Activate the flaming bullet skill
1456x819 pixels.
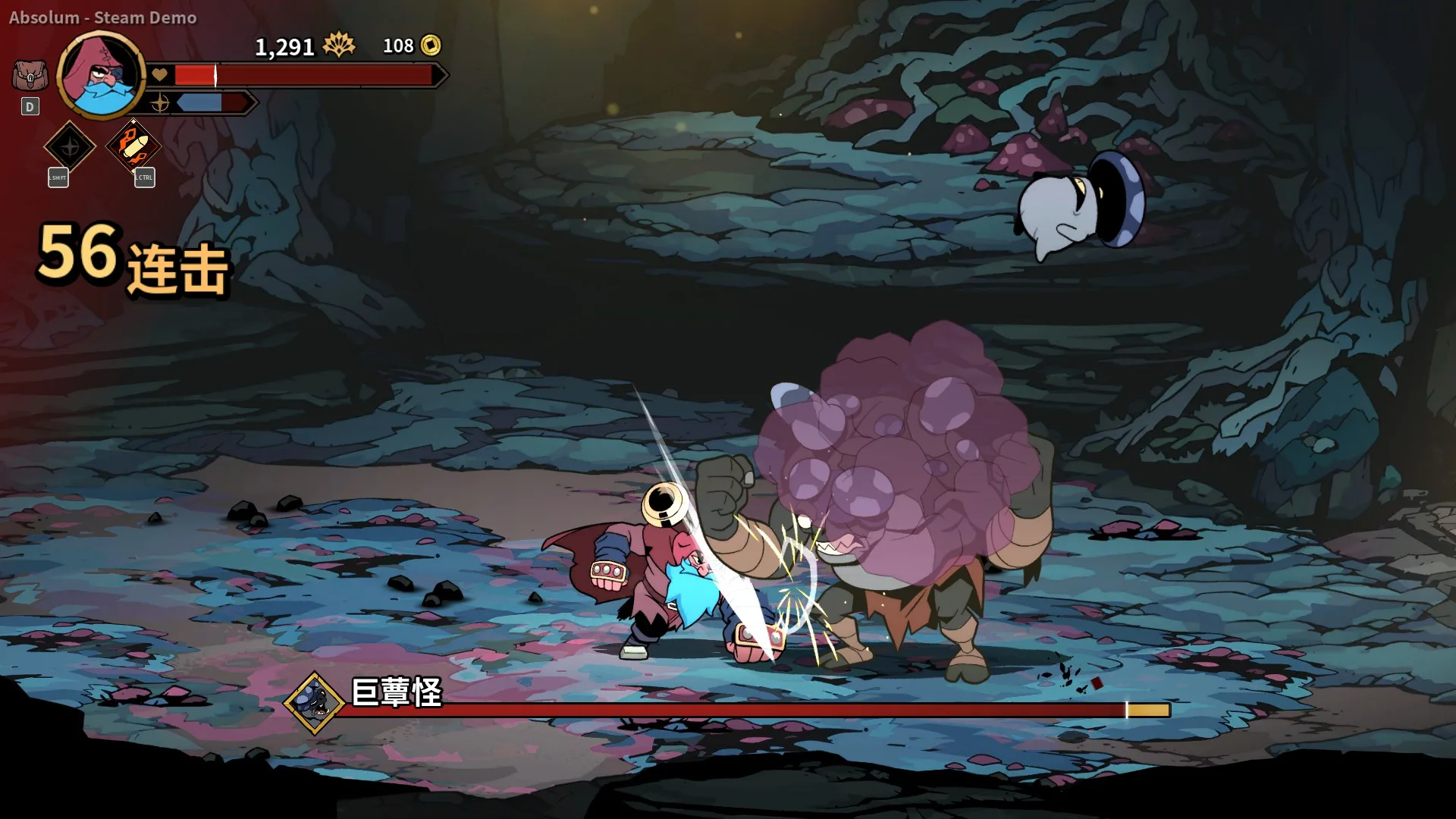[x=133, y=145]
